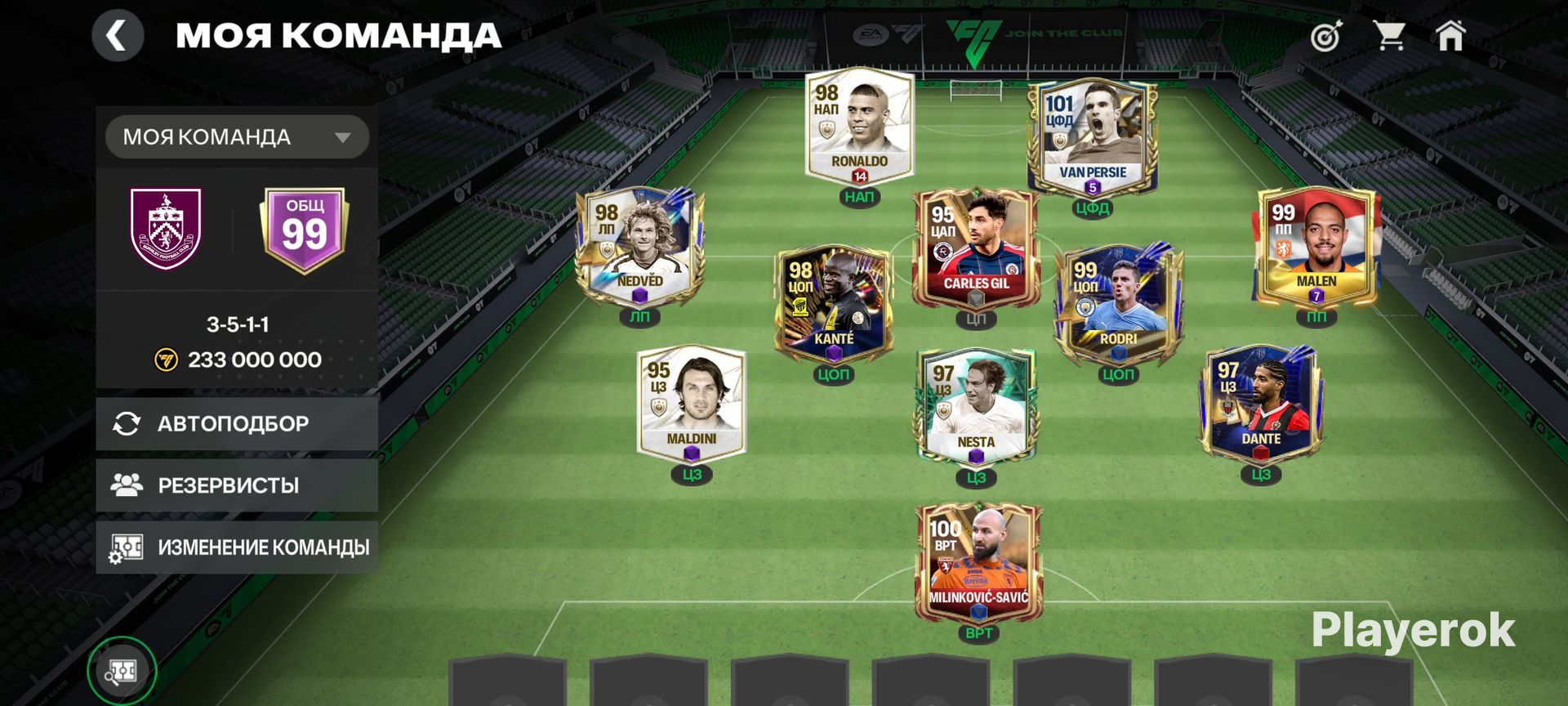Expand the МОЯ КОМАНДА dropdown
Viewport: 1568px width, 706px height.
tap(237, 136)
